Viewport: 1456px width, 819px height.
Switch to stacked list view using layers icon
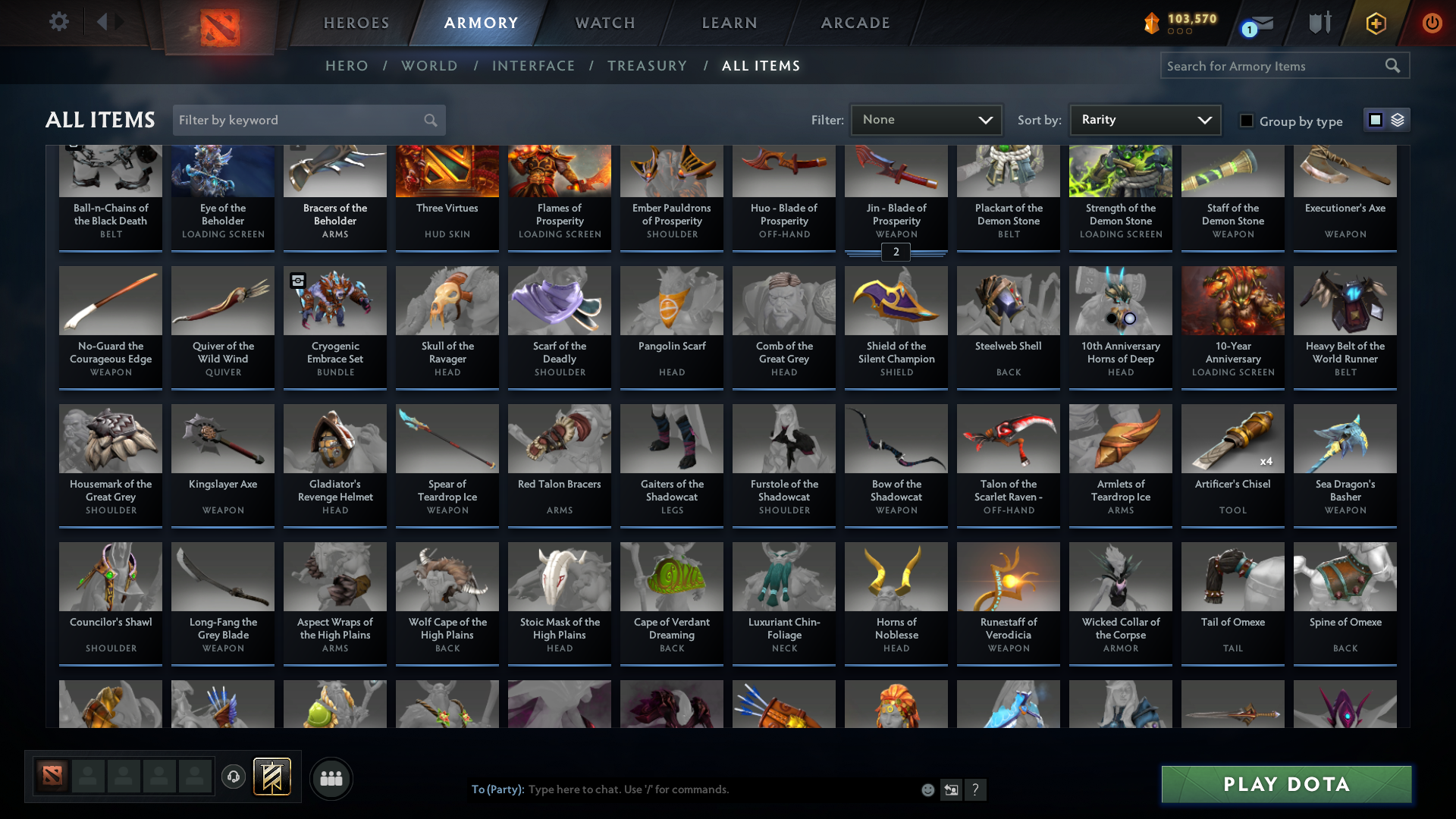pyautogui.click(x=1398, y=120)
